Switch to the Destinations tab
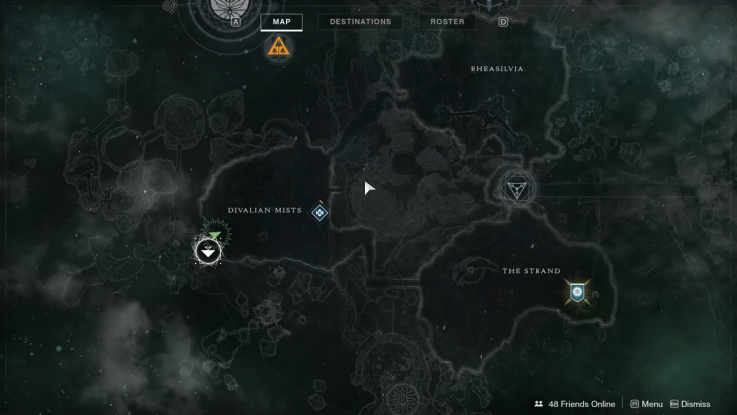 pos(360,21)
